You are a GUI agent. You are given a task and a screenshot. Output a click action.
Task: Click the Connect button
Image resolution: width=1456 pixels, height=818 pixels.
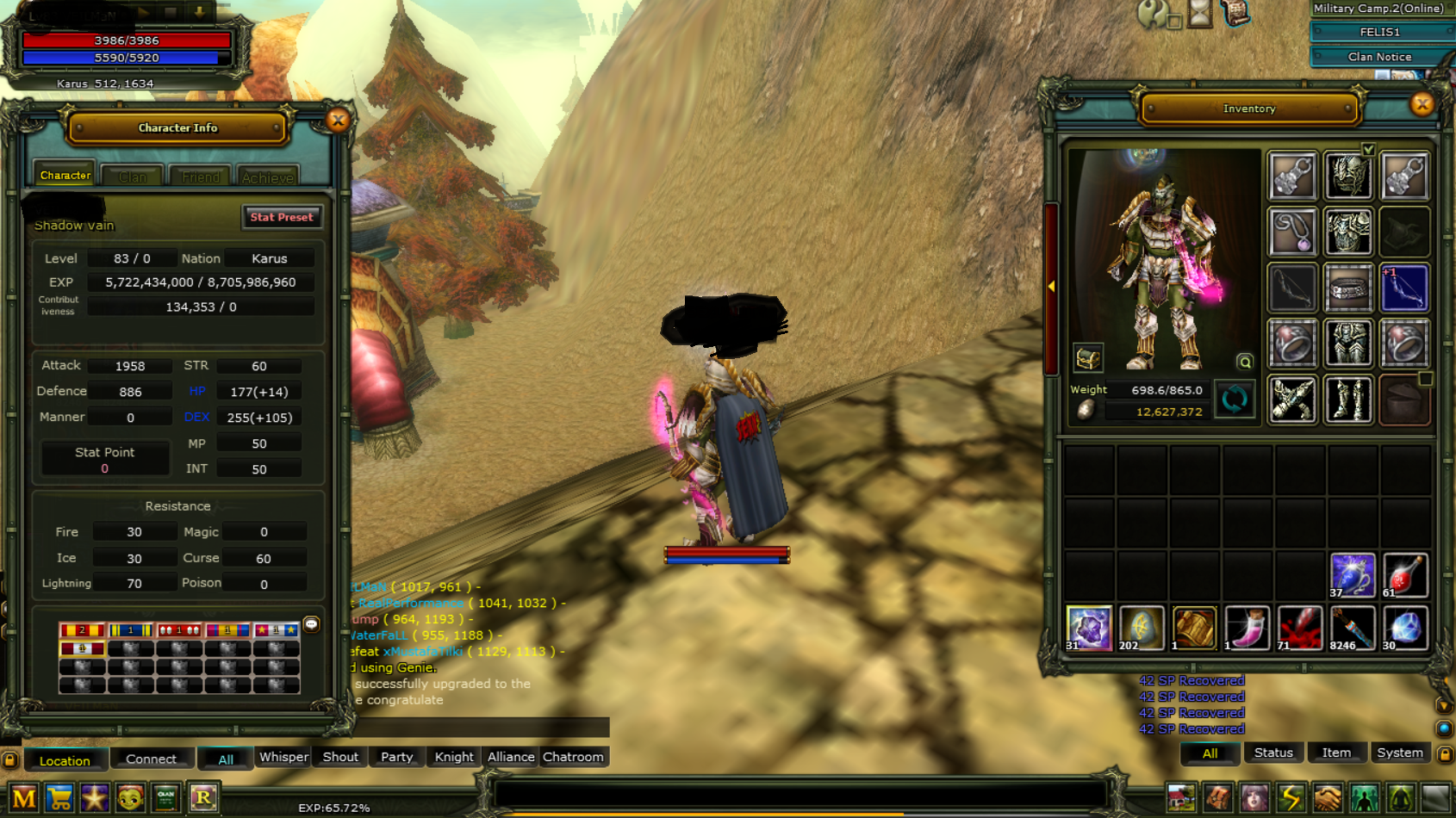[151, 759]
